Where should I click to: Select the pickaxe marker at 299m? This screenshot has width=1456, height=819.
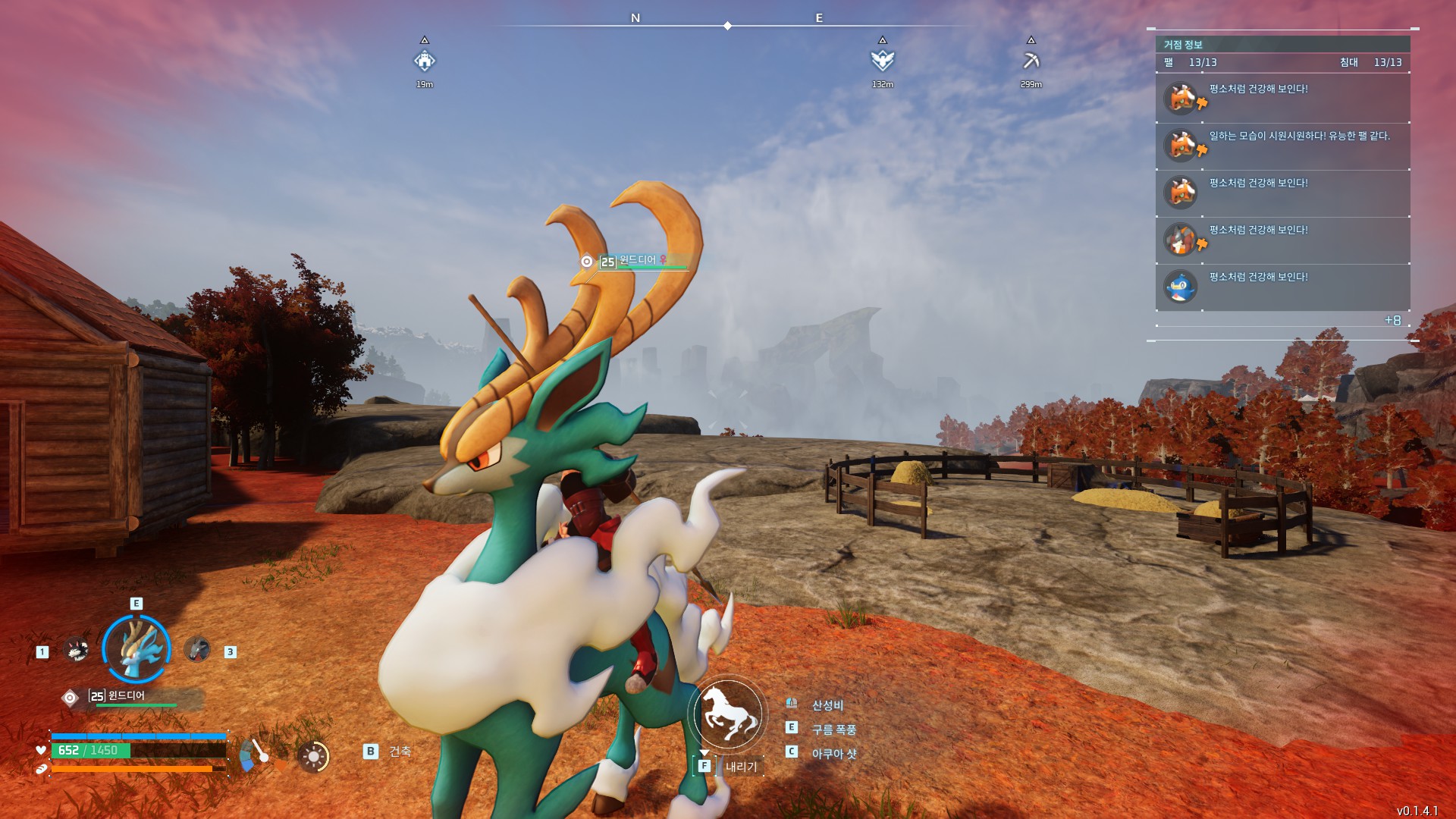(x=1031, y=61)
